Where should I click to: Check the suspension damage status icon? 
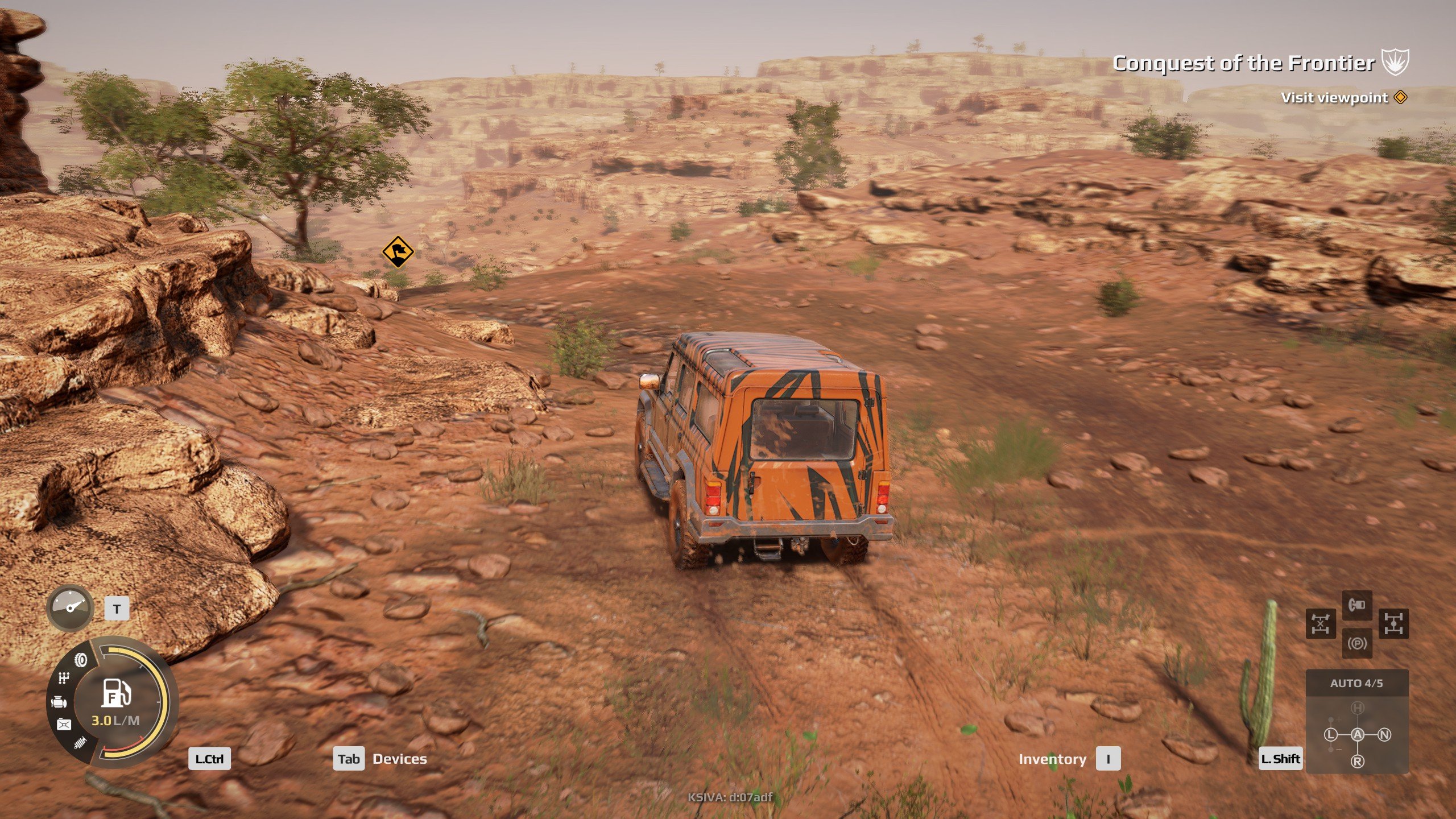(x=80, y=743)
